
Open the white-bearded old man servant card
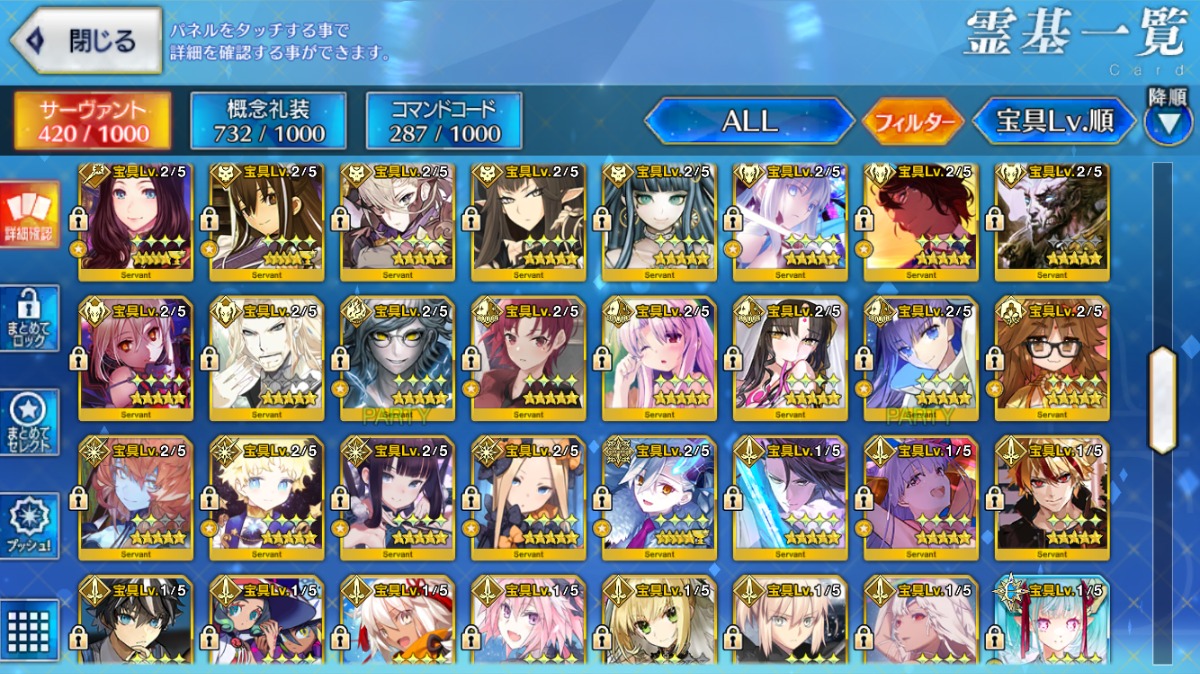coord(267,358)
